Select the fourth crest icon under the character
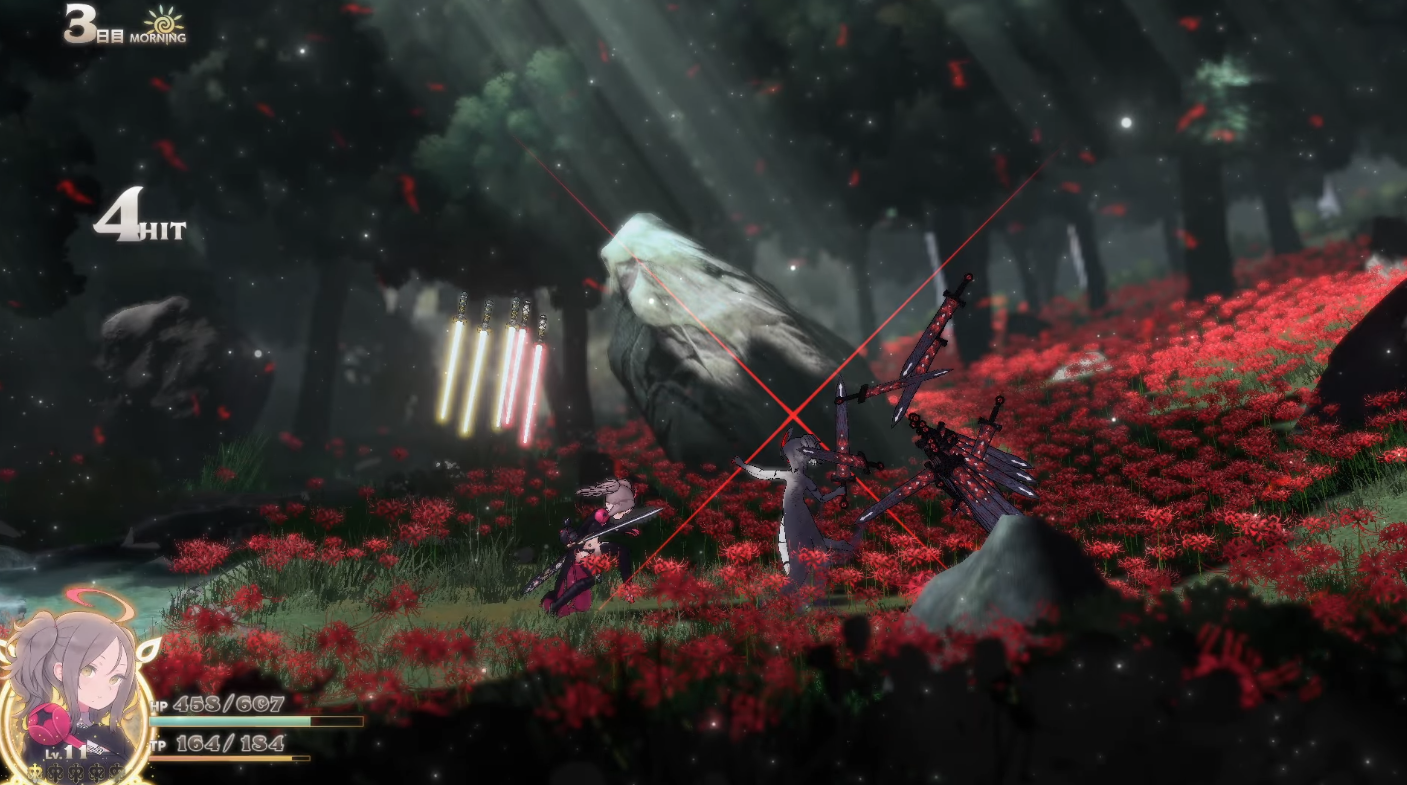This screenshot has width=1407, height=785. coord(97,772)
